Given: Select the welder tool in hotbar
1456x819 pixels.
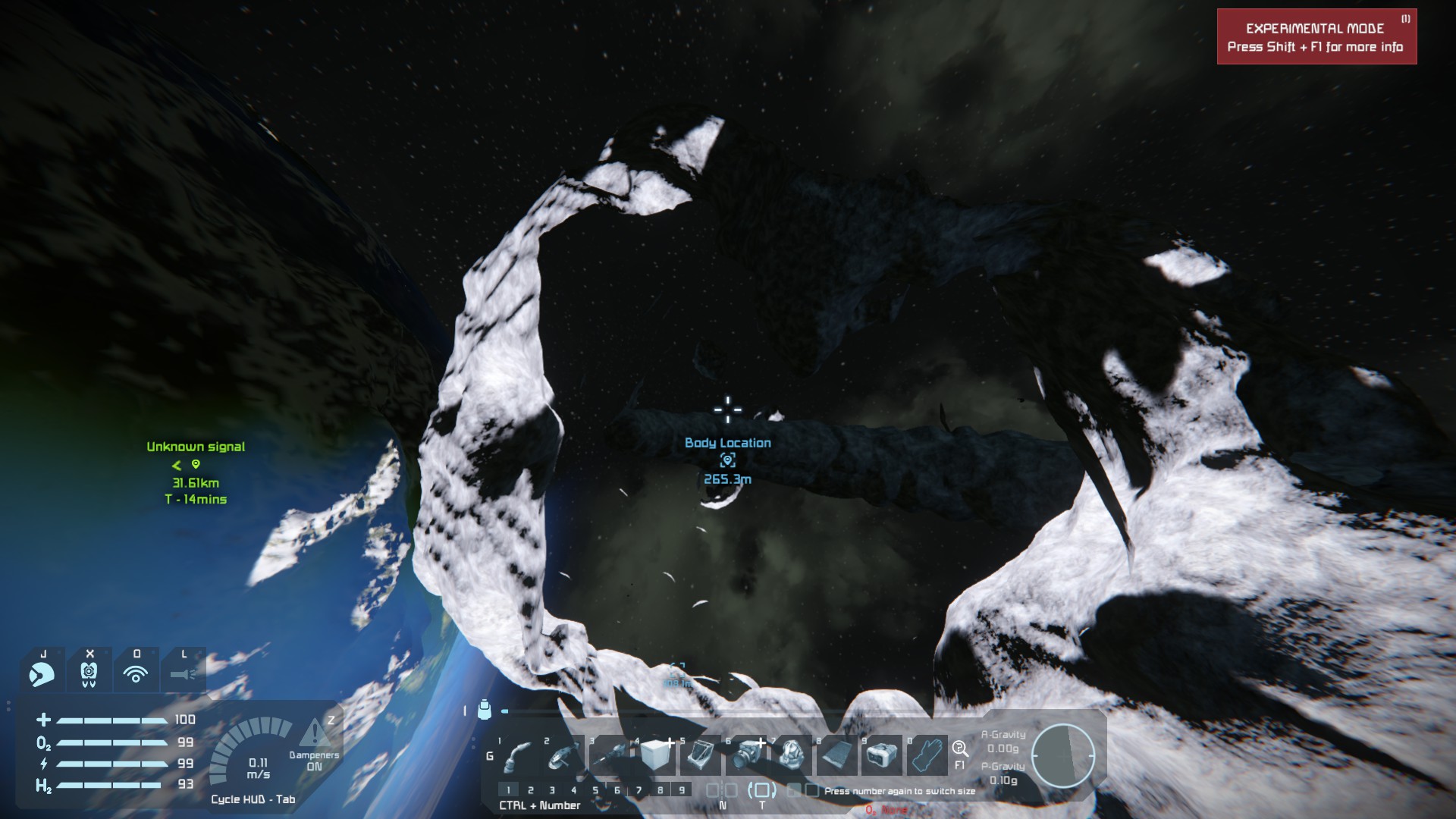Looking at the screenshot, I should (518, 755).
